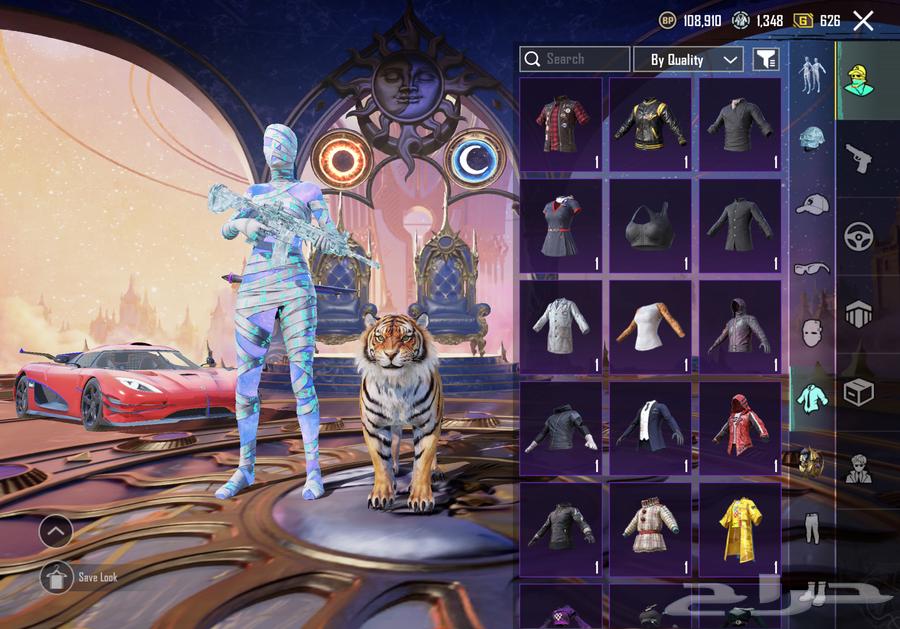Open the weapon skins pistol tab

859,157
